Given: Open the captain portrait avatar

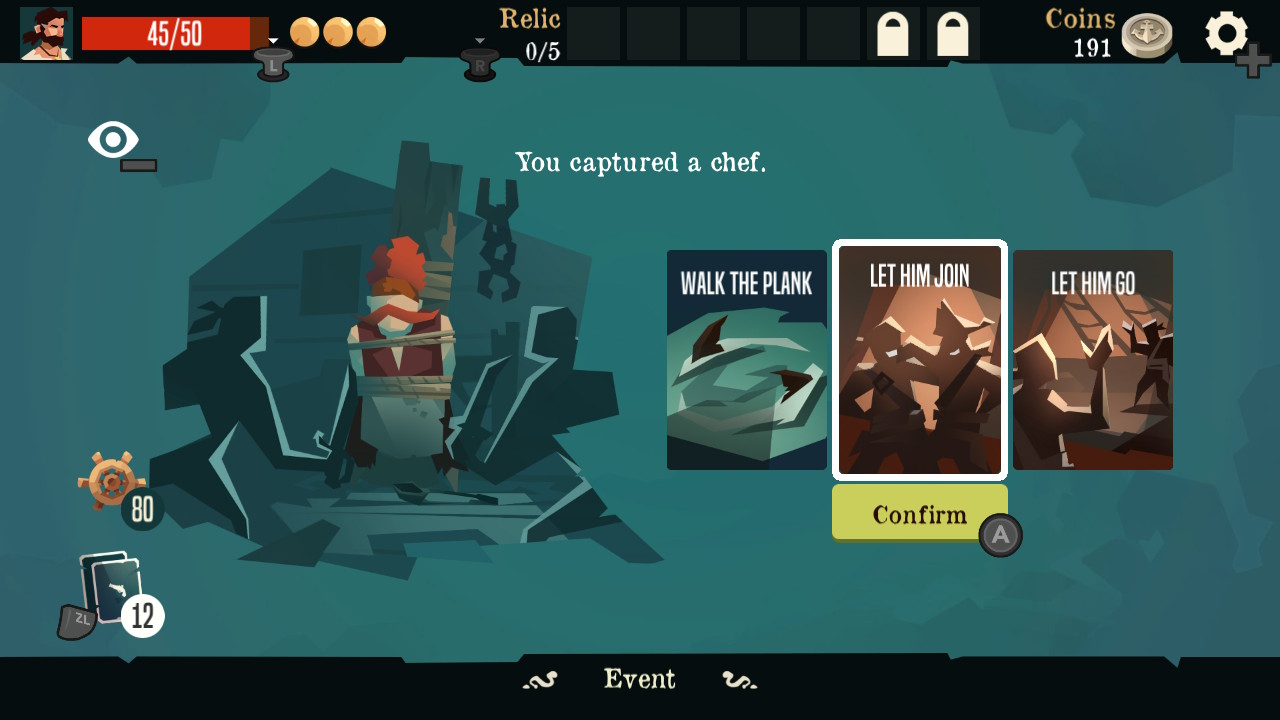Looking at the screenshot, I should point(44,32).
